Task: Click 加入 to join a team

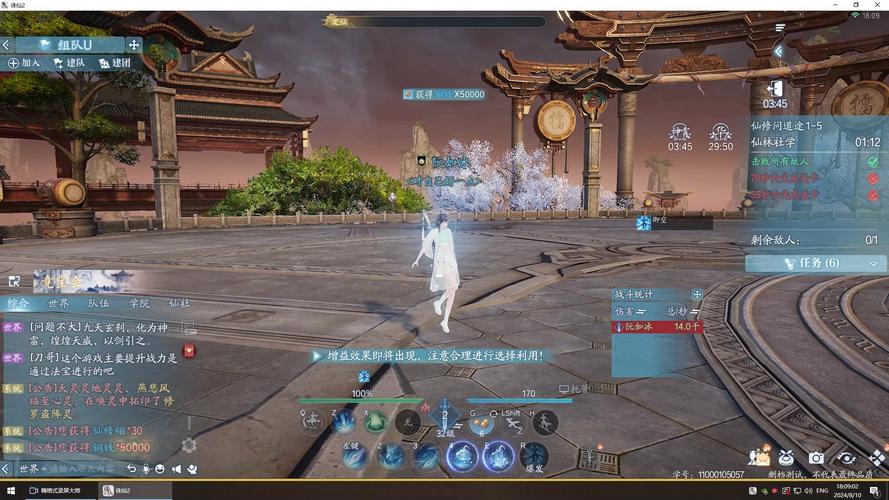Action: click(24, 63)
